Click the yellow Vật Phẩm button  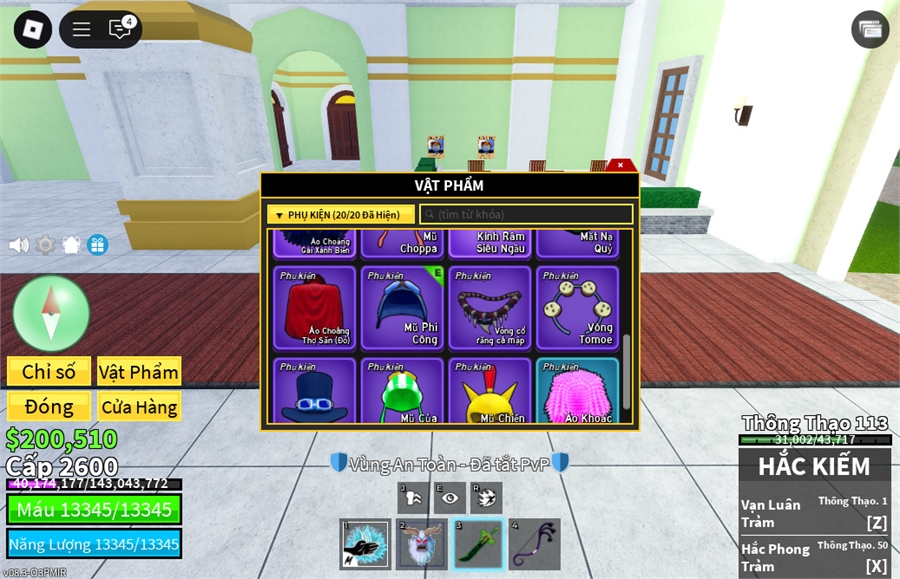pyautogui.click(x=139, y=371)
